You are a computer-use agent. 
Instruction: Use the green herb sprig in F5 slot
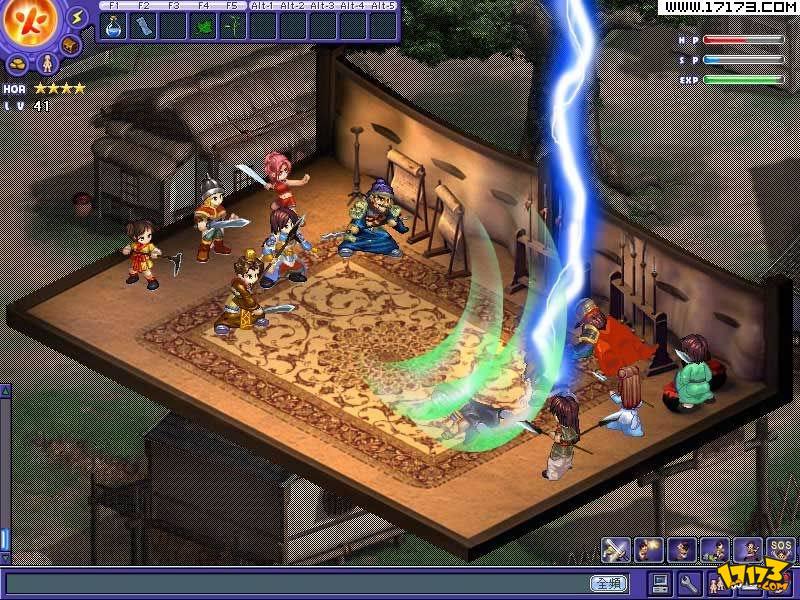click(233, 25)
